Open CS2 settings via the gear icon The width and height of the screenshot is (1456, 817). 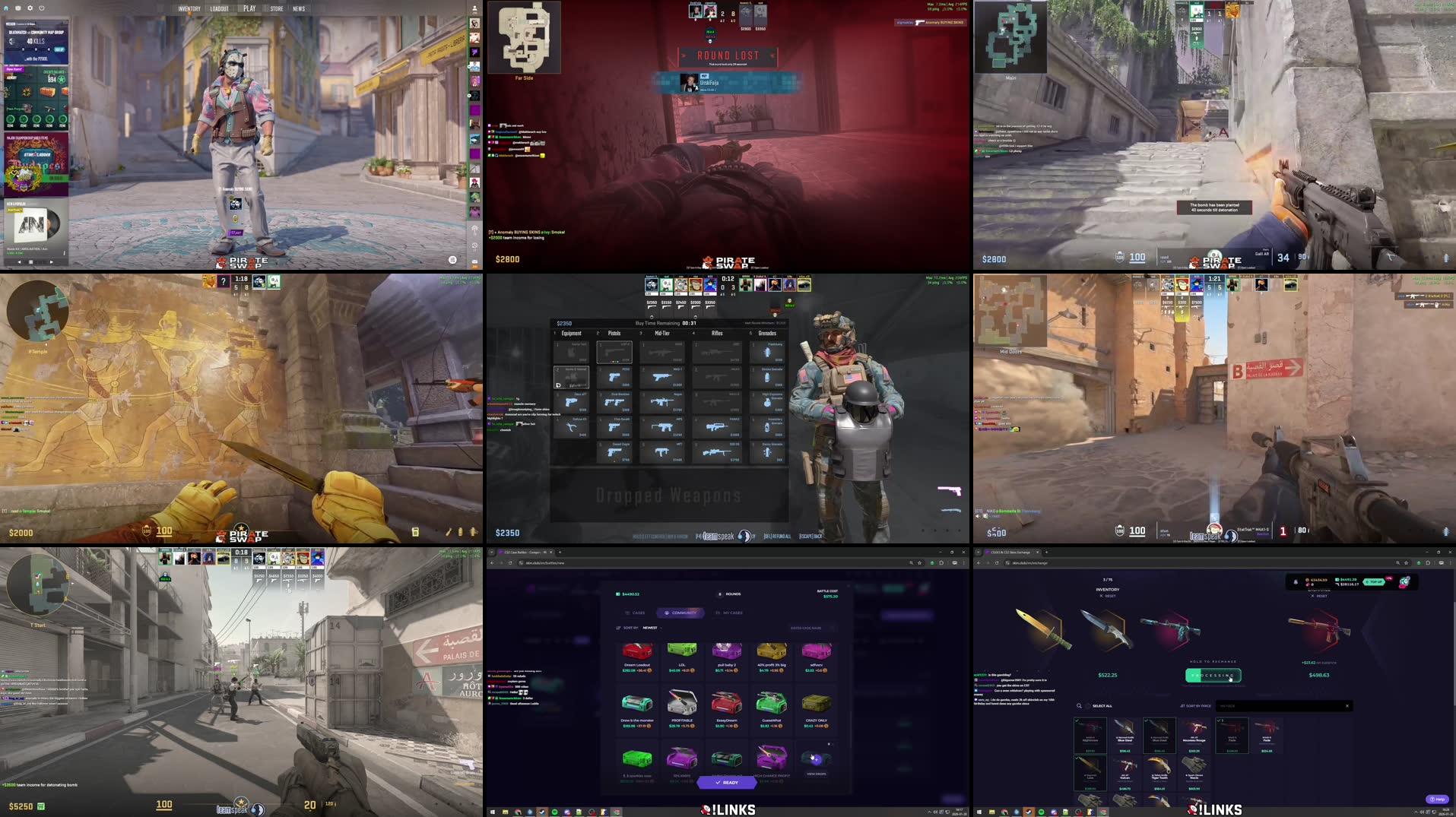[30, 8]
